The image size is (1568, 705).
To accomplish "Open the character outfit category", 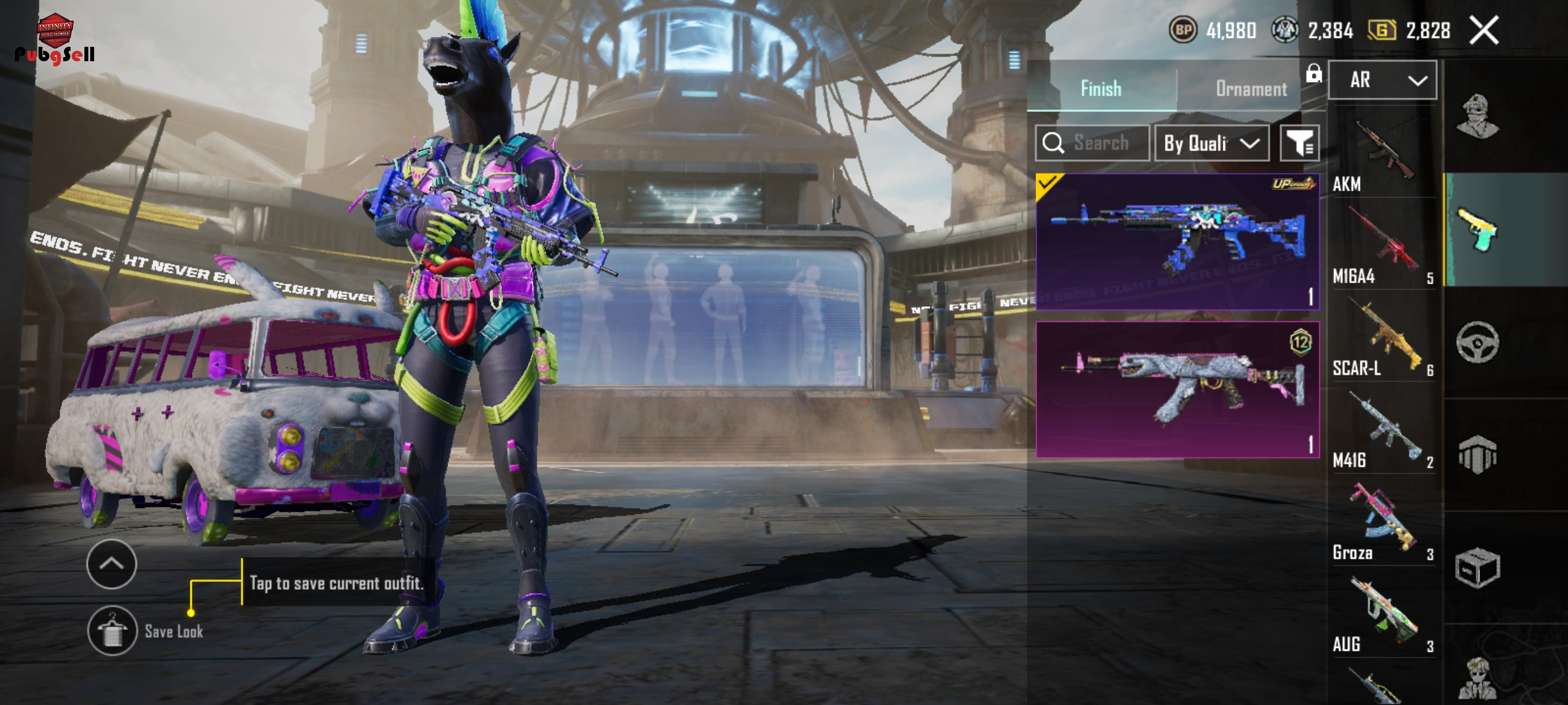I will pyautogui.click(x=1477, y=117).
